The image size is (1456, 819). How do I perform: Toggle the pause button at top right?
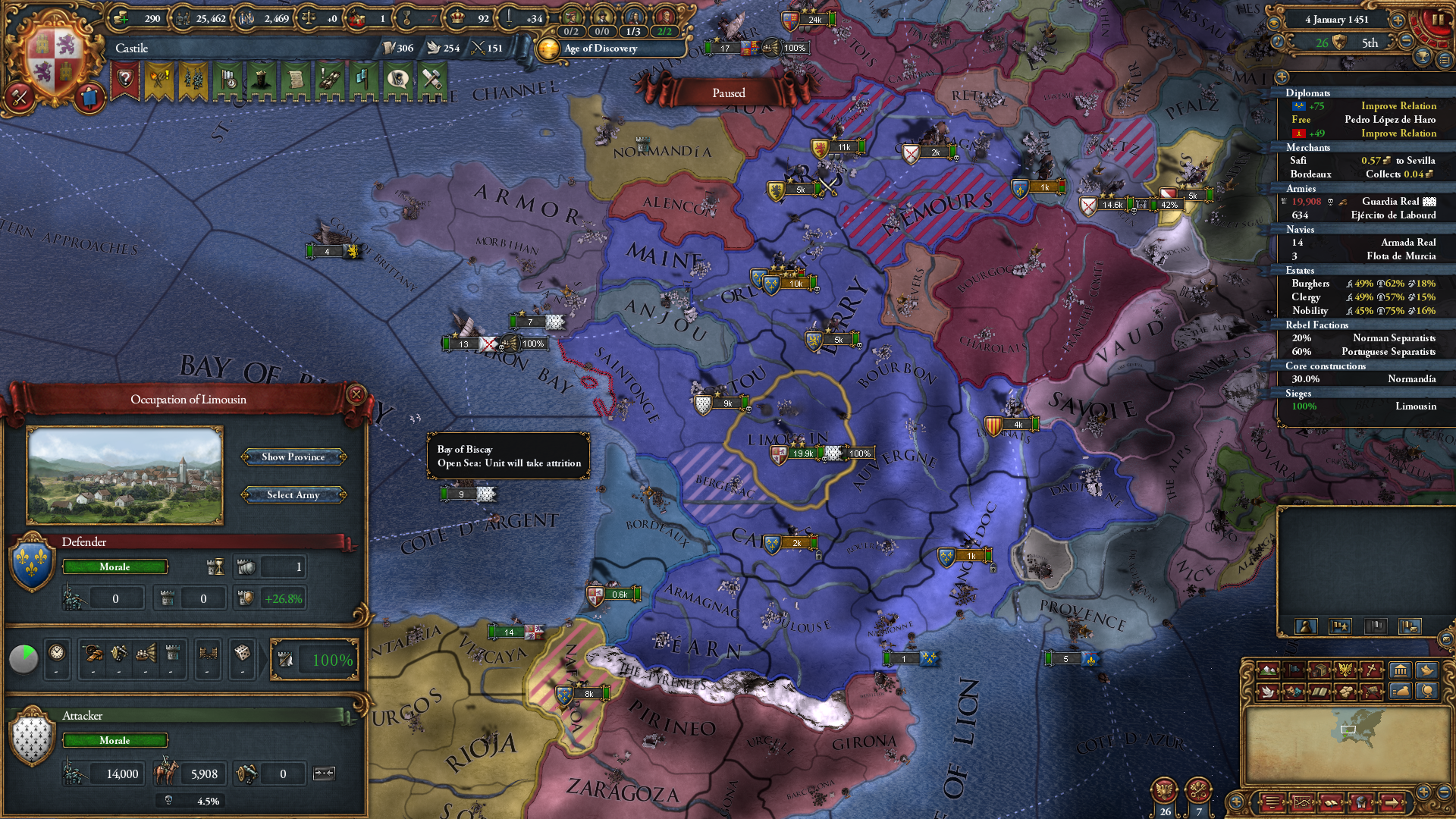1438,20
